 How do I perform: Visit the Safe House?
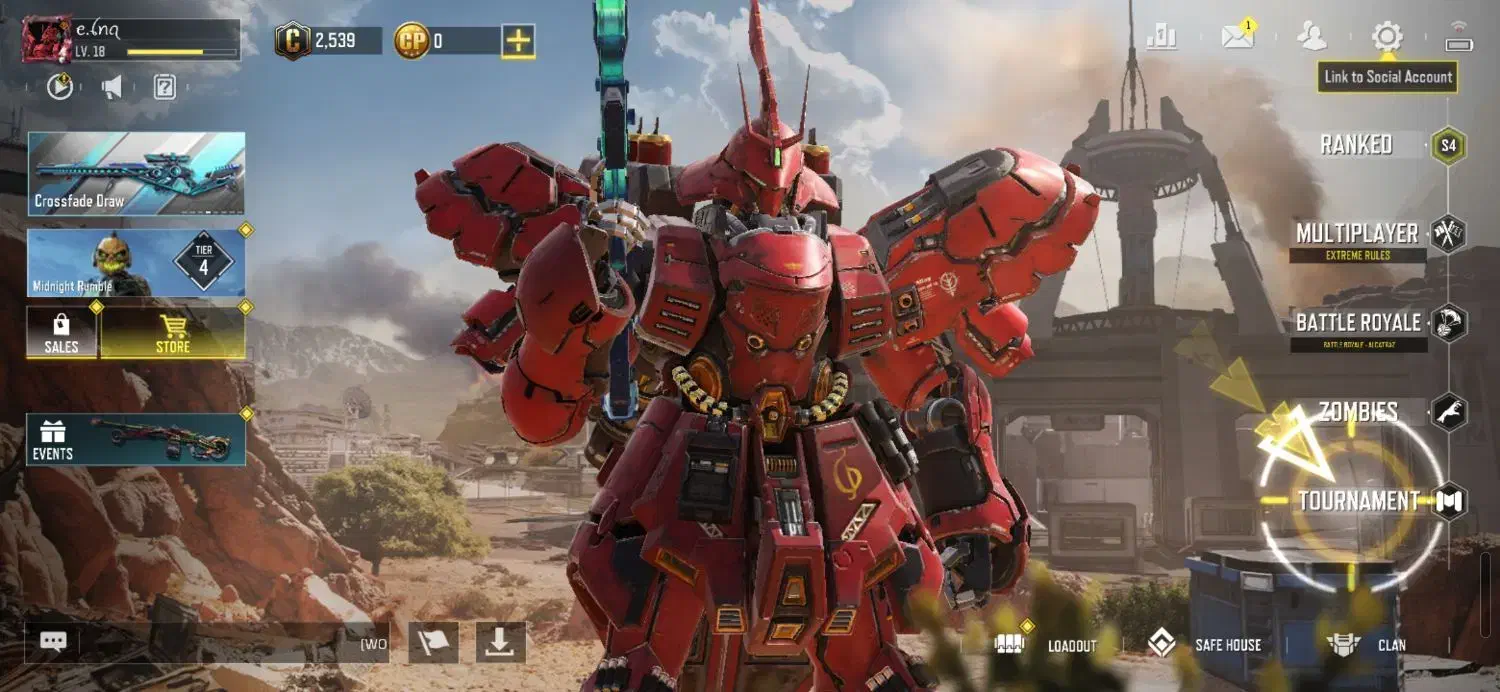click(1205, 645)
